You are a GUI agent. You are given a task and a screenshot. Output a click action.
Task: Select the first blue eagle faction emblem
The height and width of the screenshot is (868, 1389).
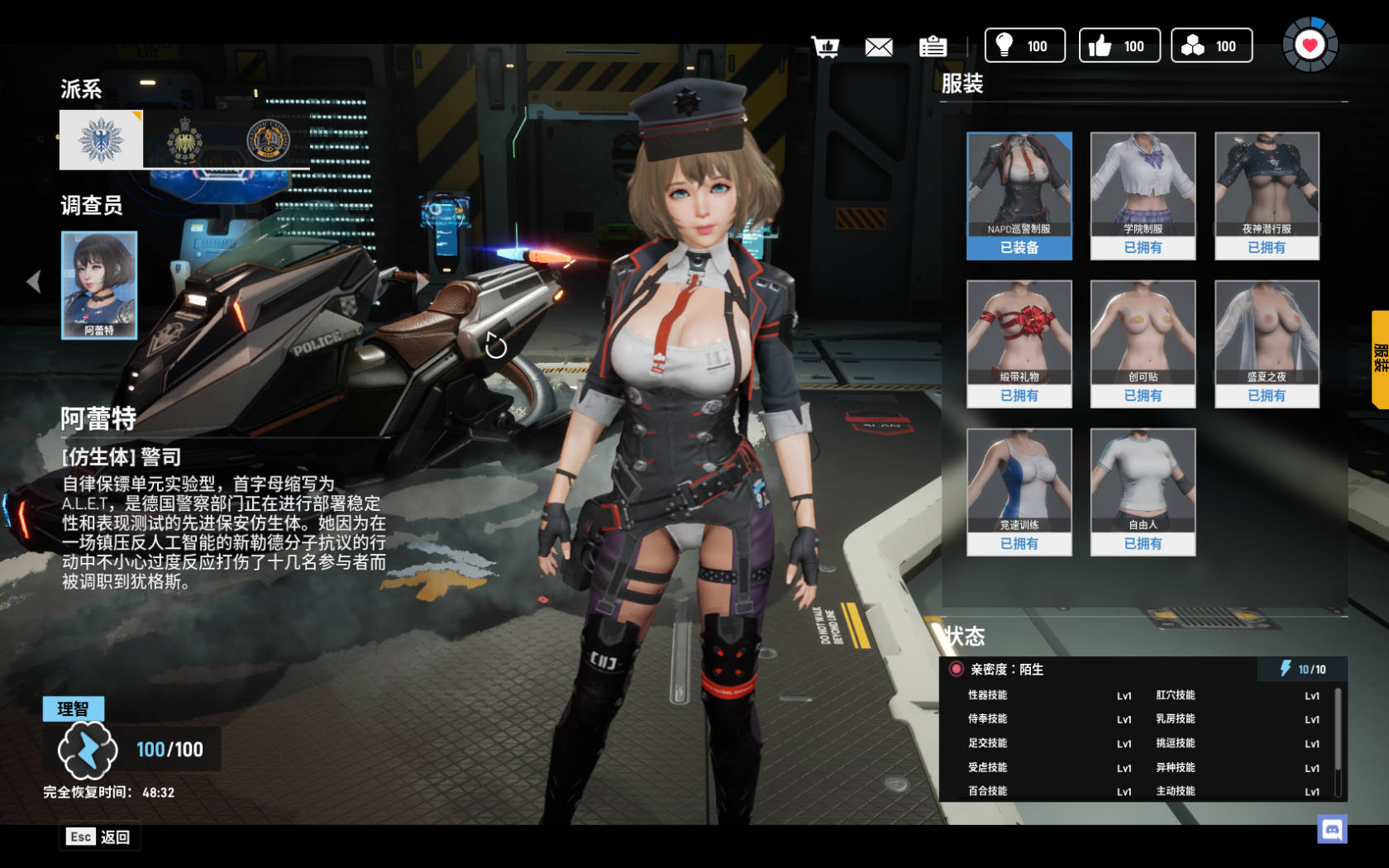(101, 140)
